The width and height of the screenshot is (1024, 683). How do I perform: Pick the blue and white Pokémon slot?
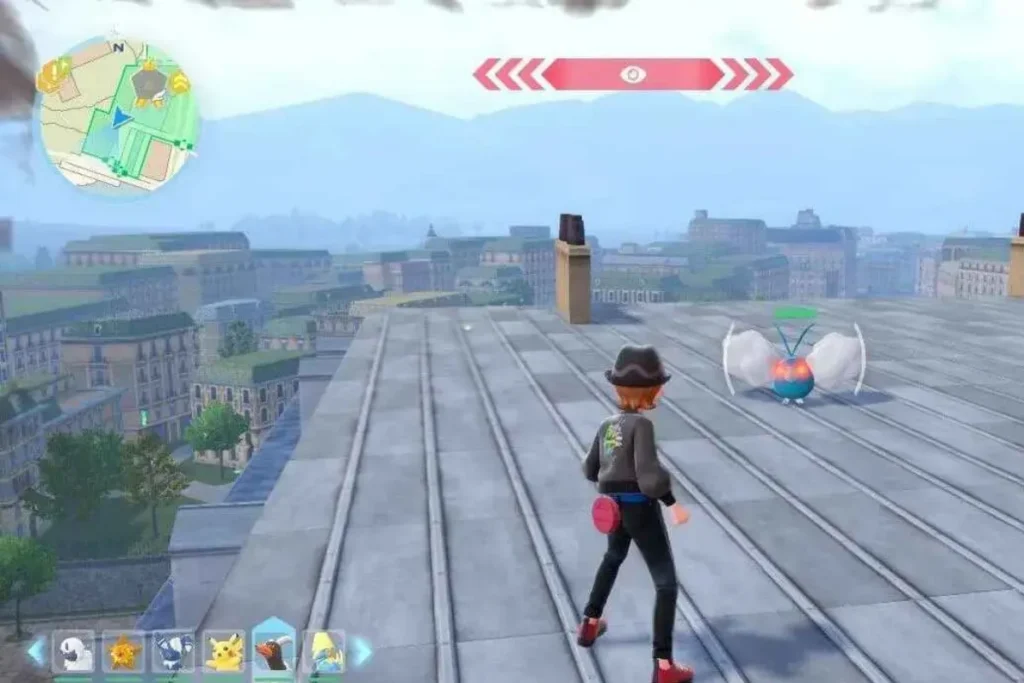pos(173,651)
